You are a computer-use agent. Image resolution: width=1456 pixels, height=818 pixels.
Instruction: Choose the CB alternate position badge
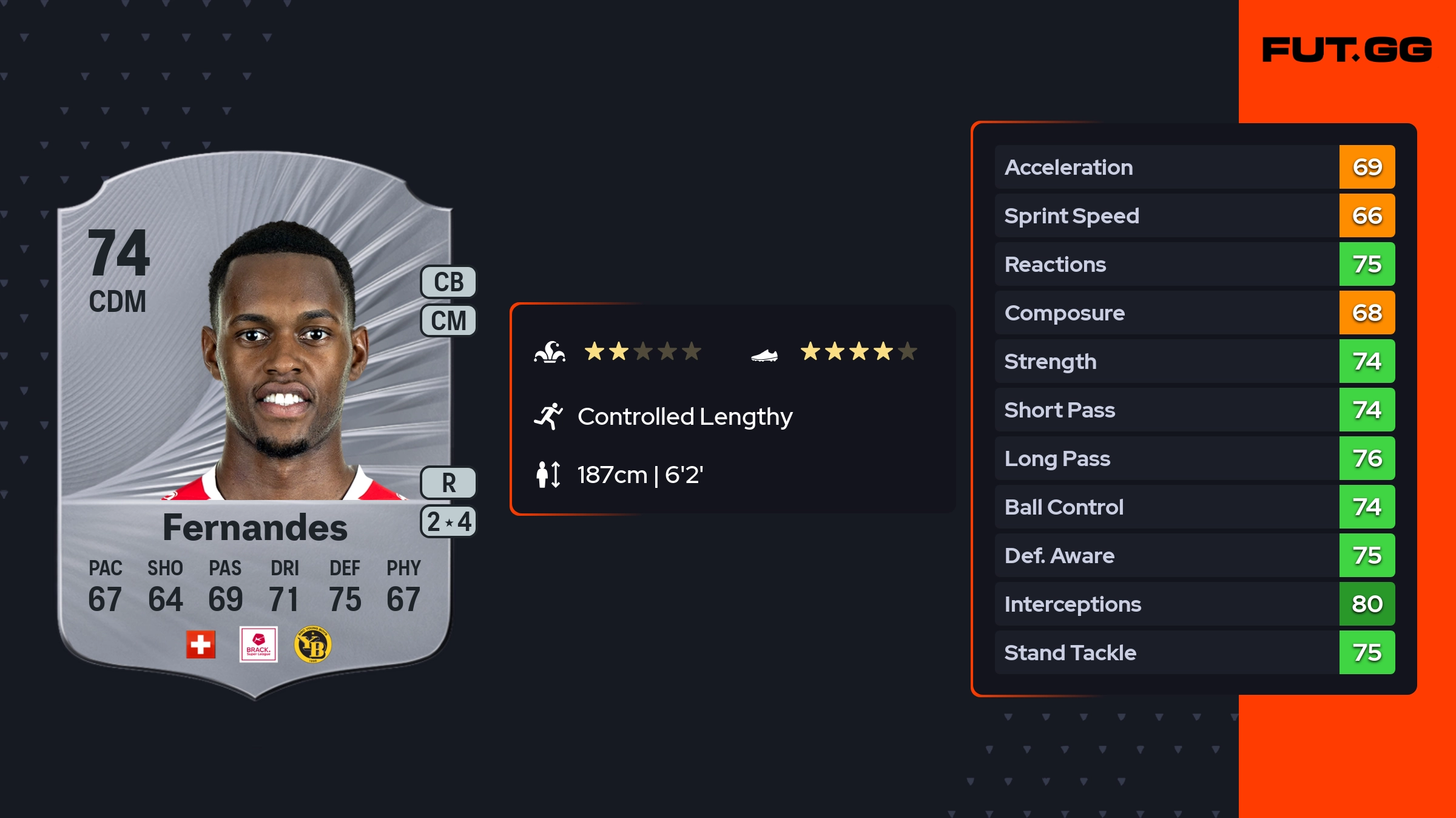tap(448, 282)
